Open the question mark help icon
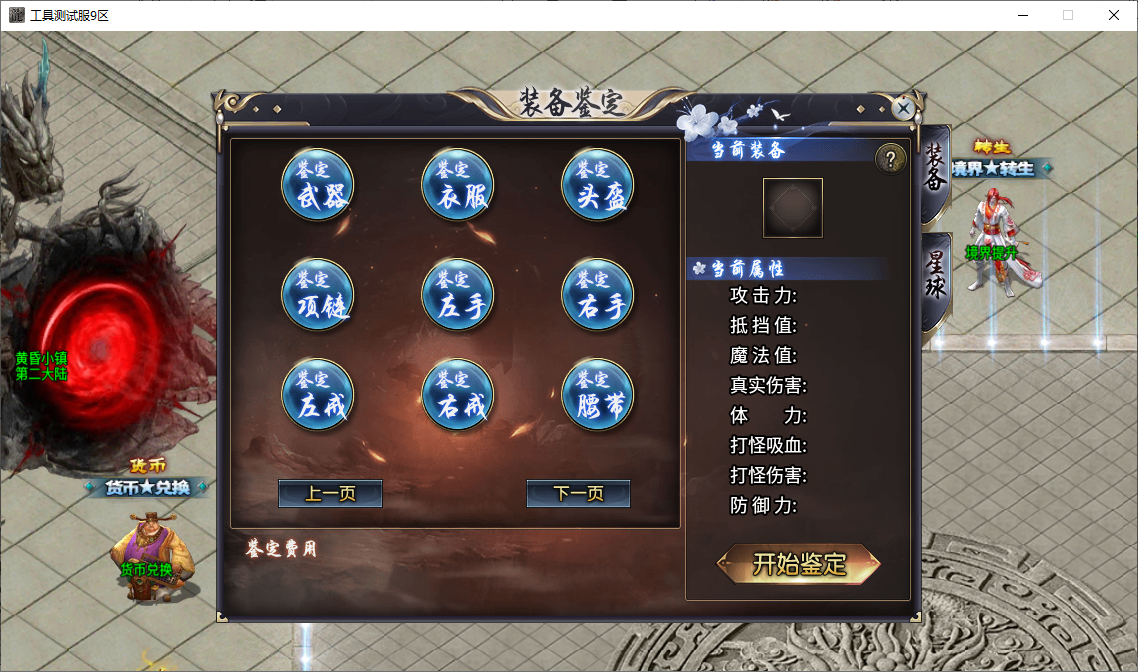The width and height of the screenshot is (1138, 672). point(890,158)
